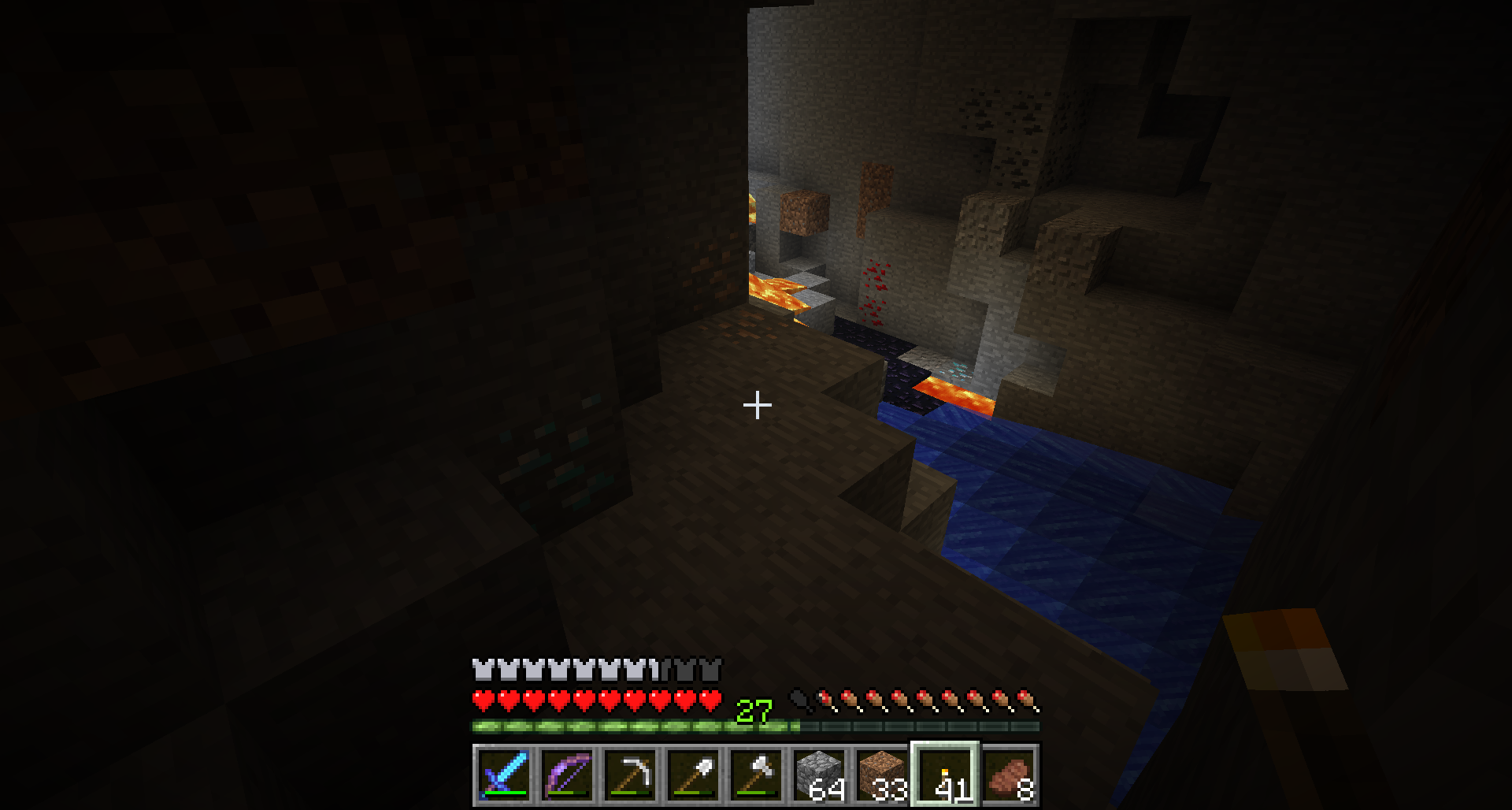The width and height of the screenshot is (1512, 810).
Task: Choose the enchanted bow slot
Action: click(x=567, y=775)
